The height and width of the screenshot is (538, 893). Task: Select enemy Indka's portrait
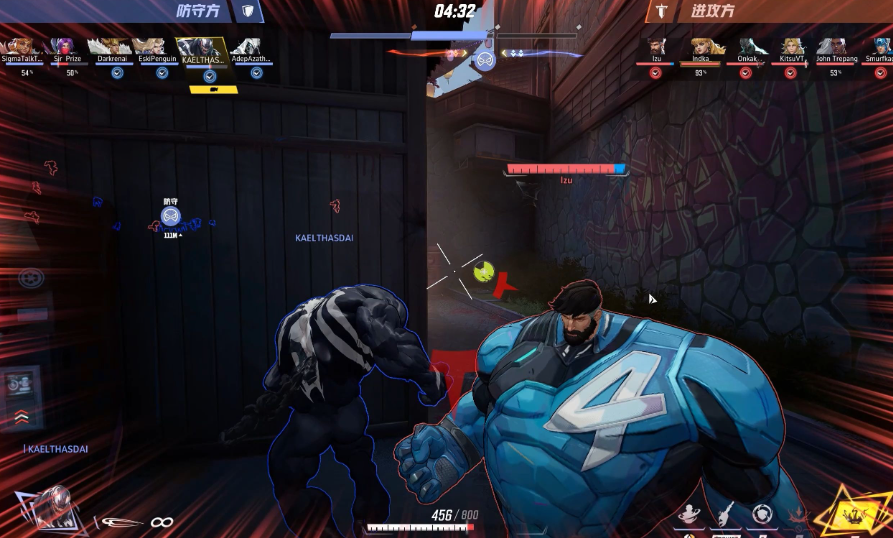(x=701, y=46)
